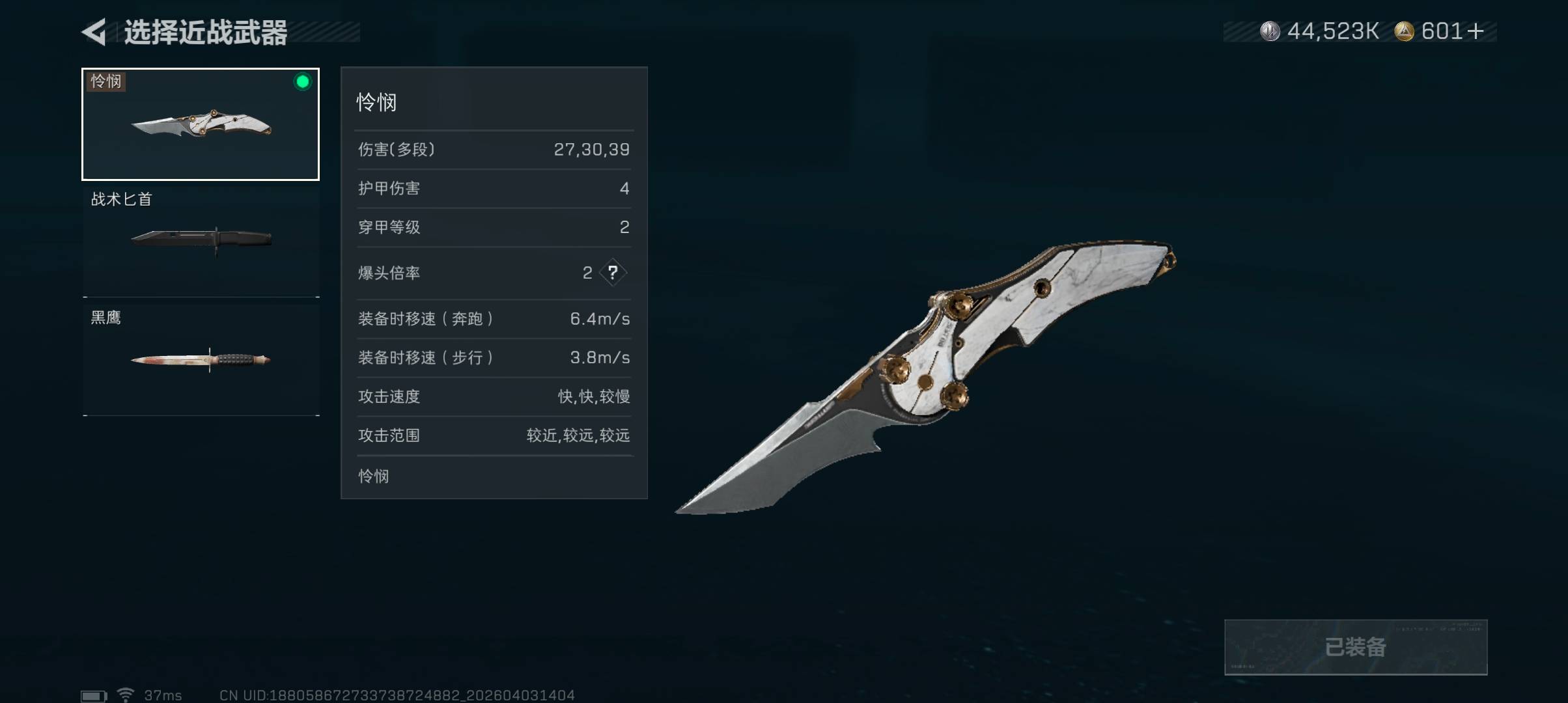This screenshot has height=703, width=1568.
Task: Select the 怜悯 knife tile
Action: (x=201, y=124)
